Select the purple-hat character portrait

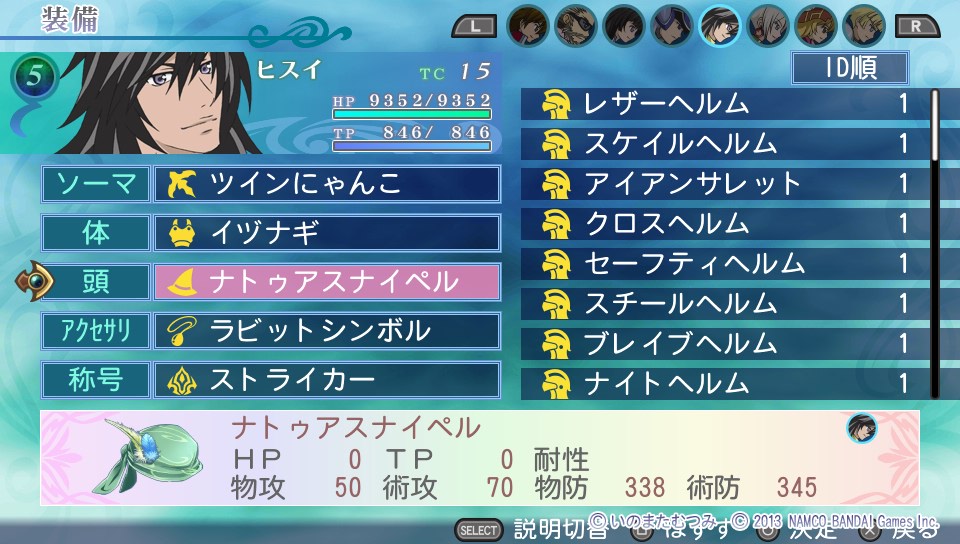672,25
